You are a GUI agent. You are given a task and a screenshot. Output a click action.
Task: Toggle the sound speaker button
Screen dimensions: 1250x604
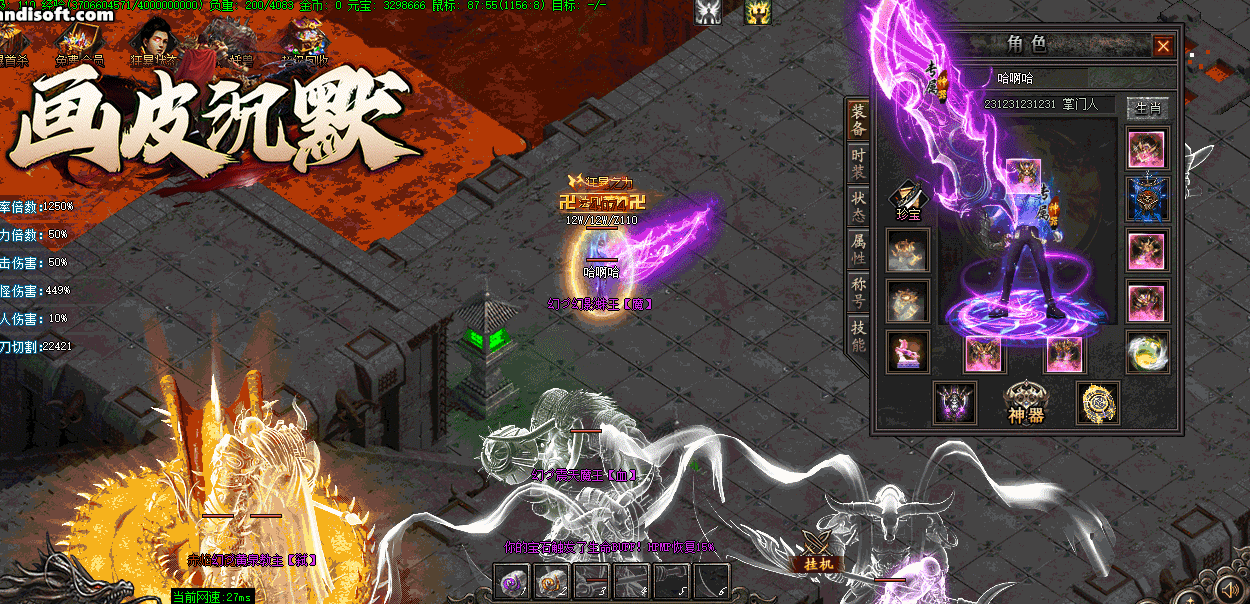[1228, 587]
